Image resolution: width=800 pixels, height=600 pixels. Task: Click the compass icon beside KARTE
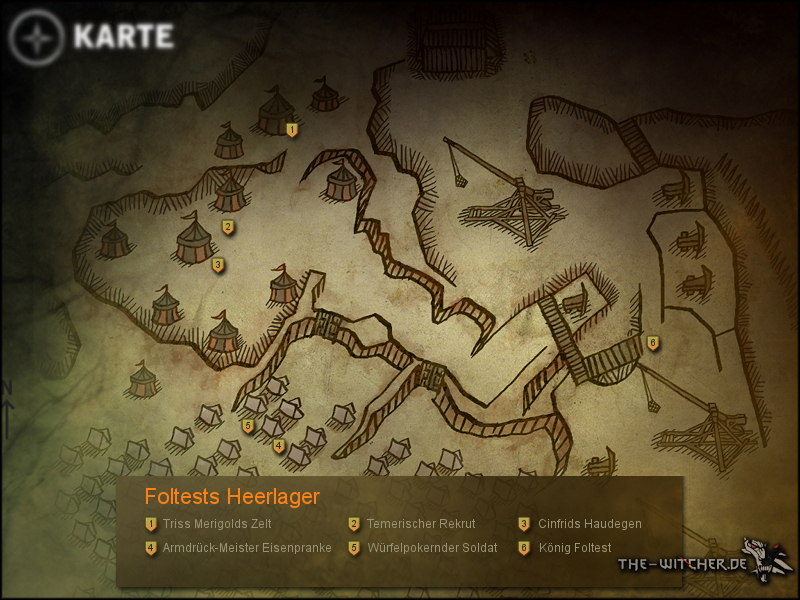37,38
